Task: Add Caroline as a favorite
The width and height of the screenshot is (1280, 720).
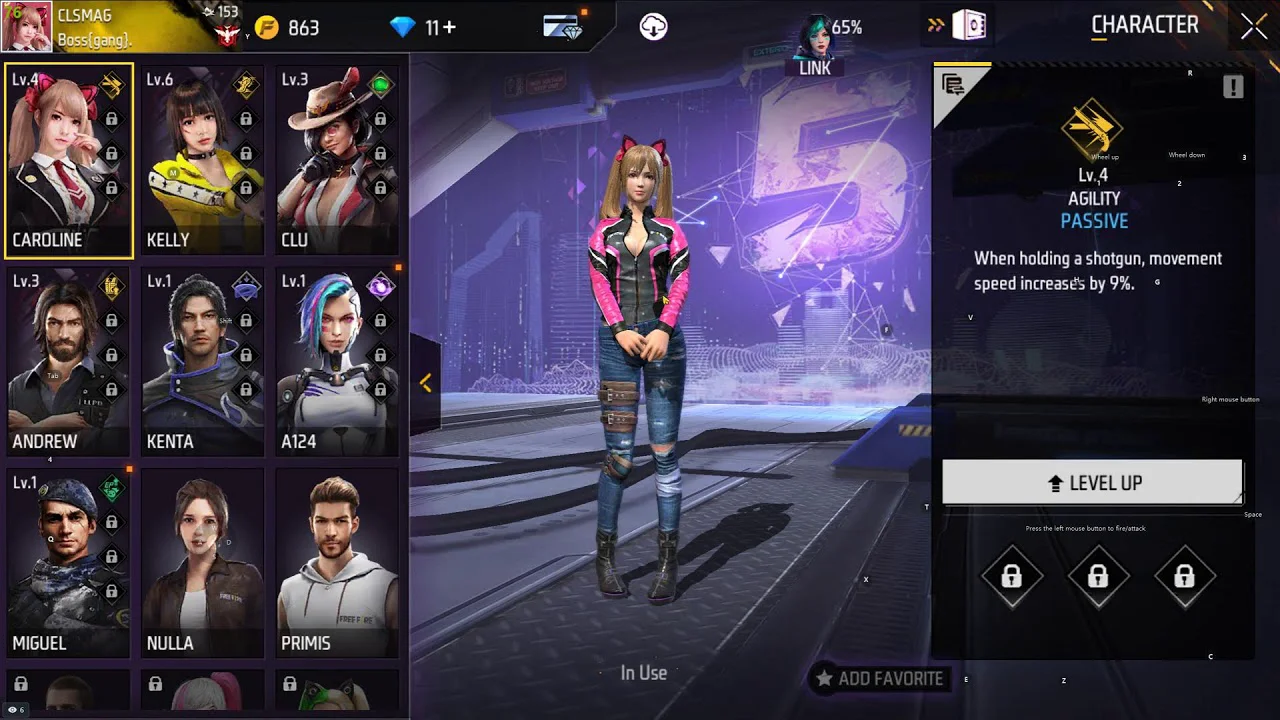Action: pyautogui.click(x=880, y=679)
